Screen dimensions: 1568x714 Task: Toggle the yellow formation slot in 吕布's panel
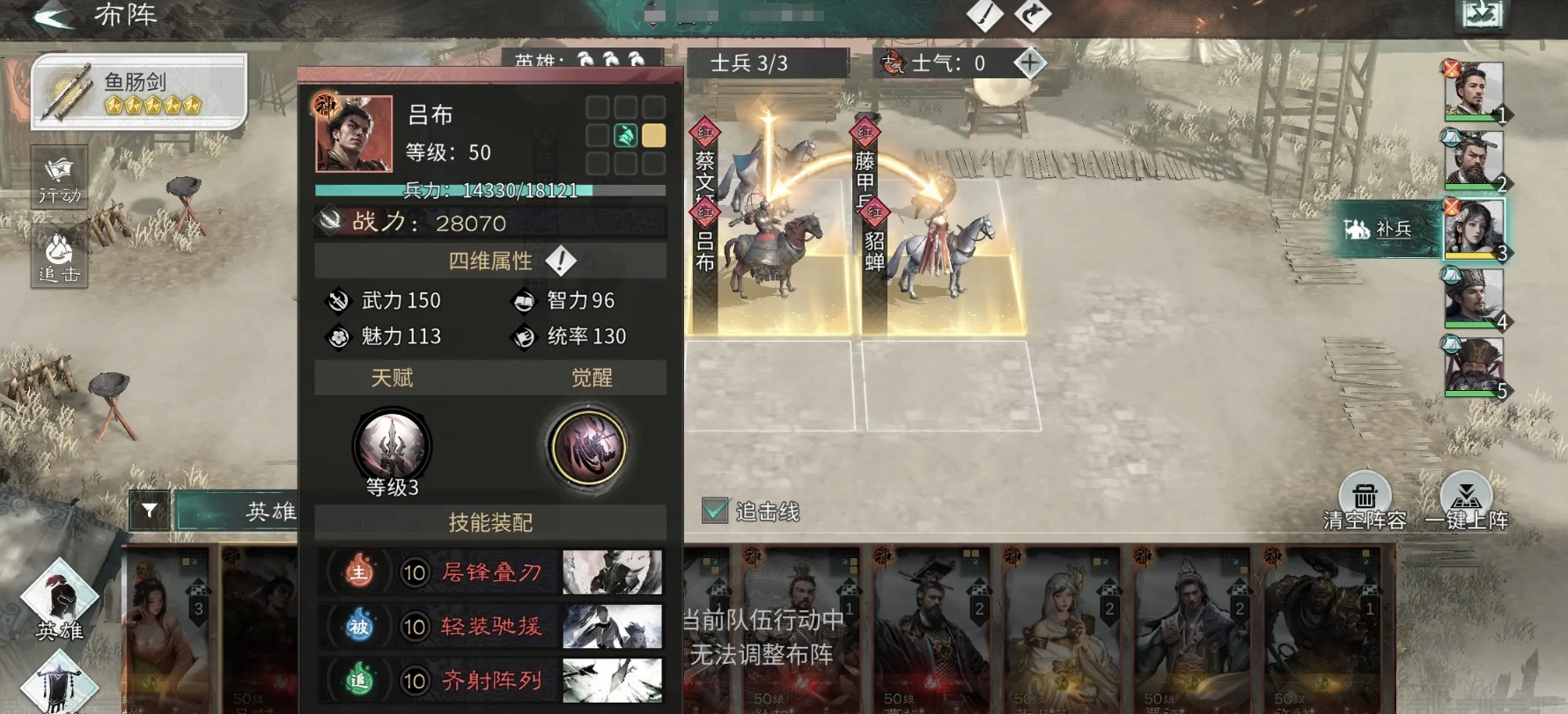point(652,134)
